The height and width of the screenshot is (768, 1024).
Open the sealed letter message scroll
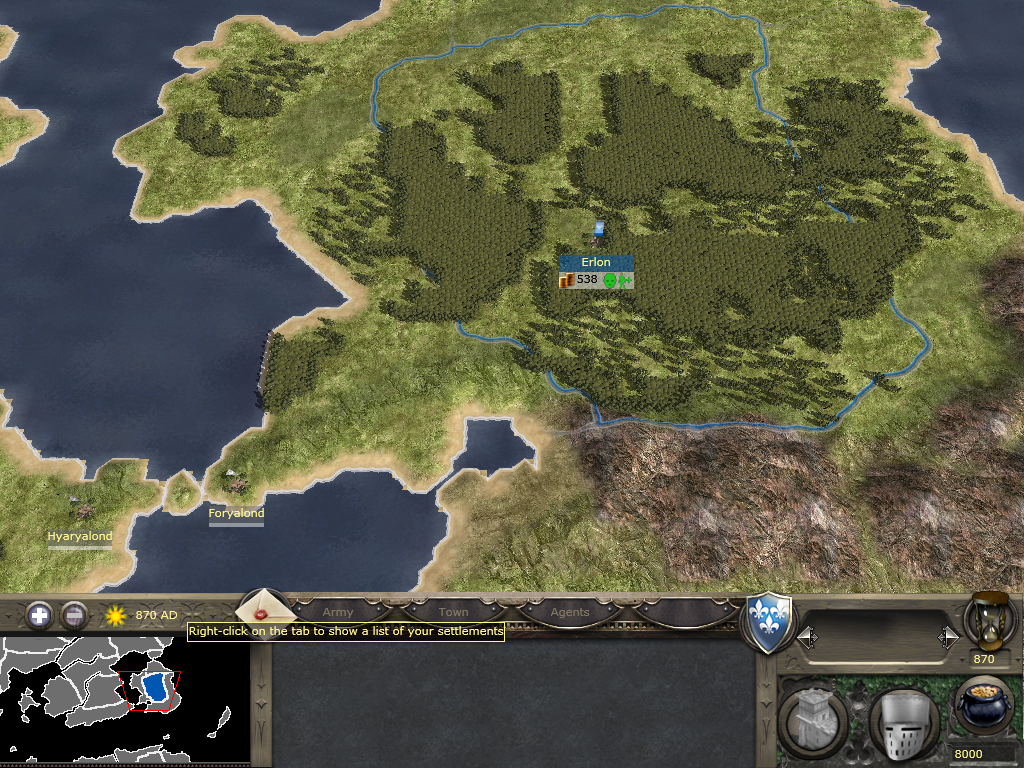coord(262,609)
